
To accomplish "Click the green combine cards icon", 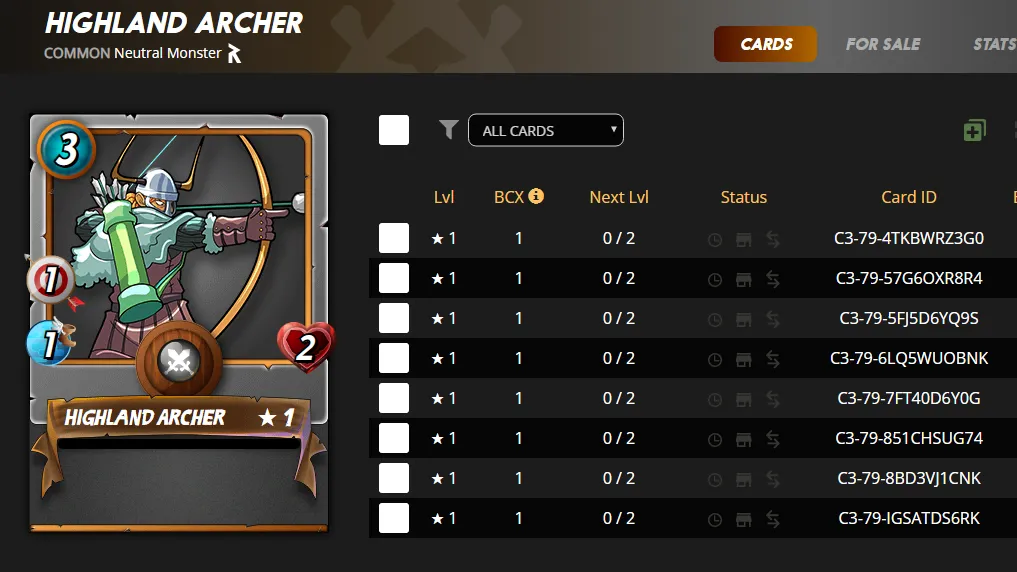I will click(974, 130).
